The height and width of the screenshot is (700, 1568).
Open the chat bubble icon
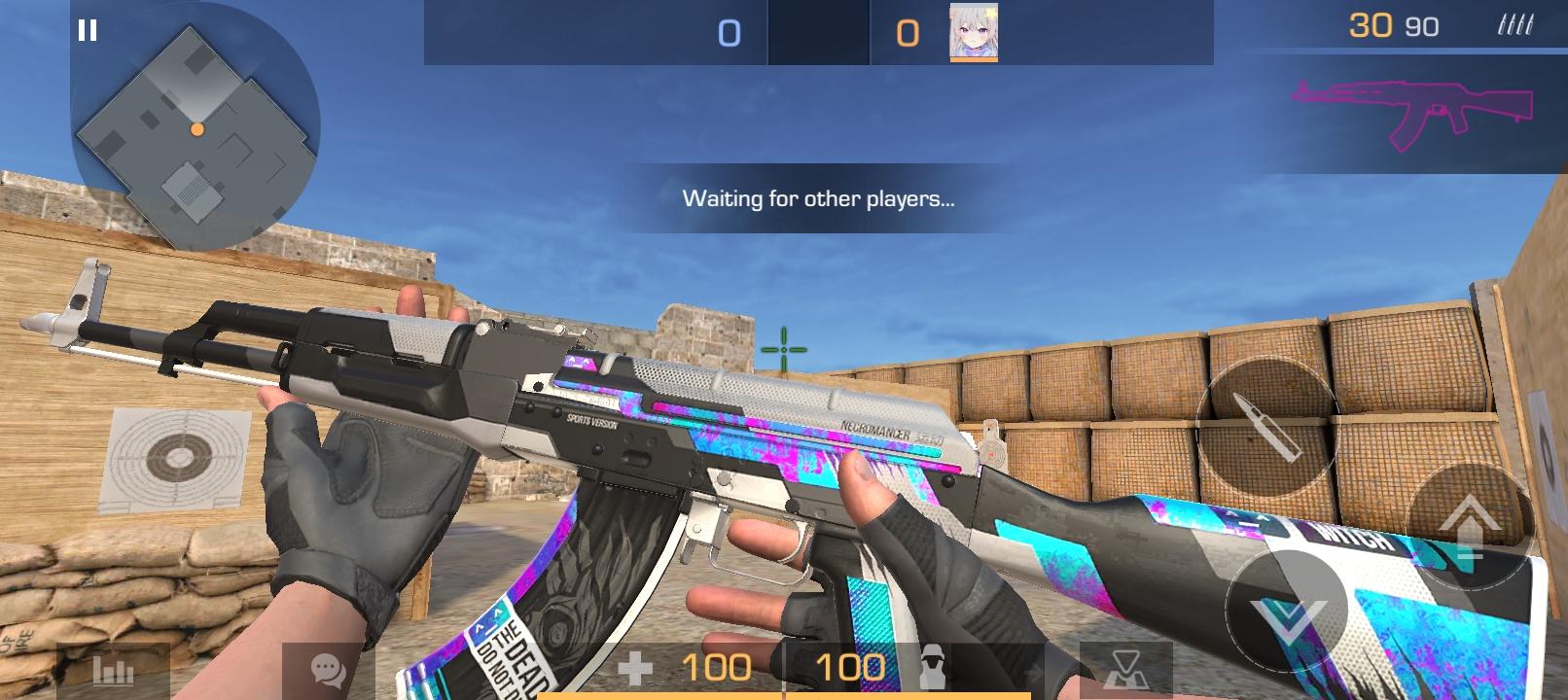click(328, 668)
